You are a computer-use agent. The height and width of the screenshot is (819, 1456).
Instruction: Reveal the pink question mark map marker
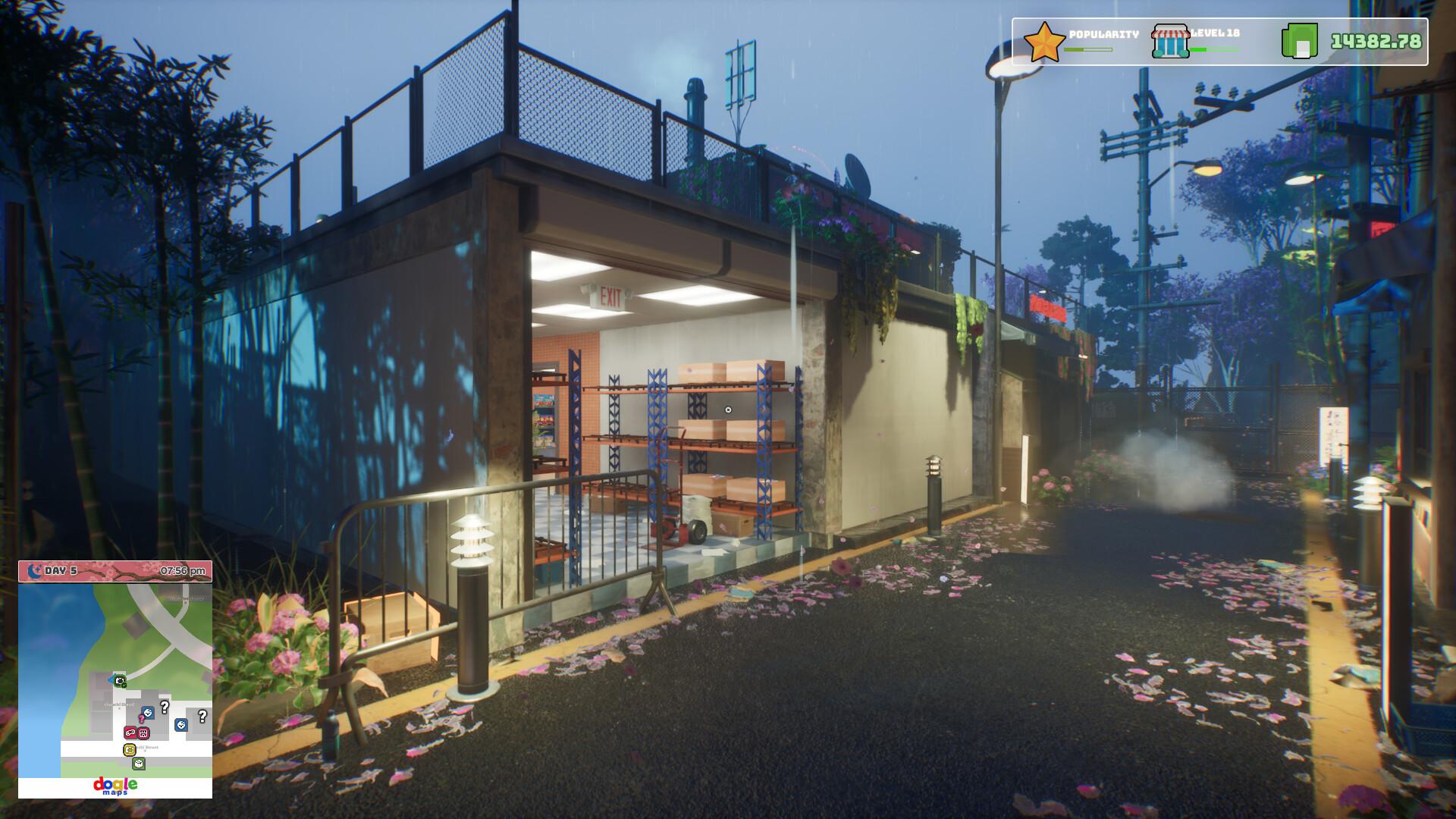click(142, 718)
